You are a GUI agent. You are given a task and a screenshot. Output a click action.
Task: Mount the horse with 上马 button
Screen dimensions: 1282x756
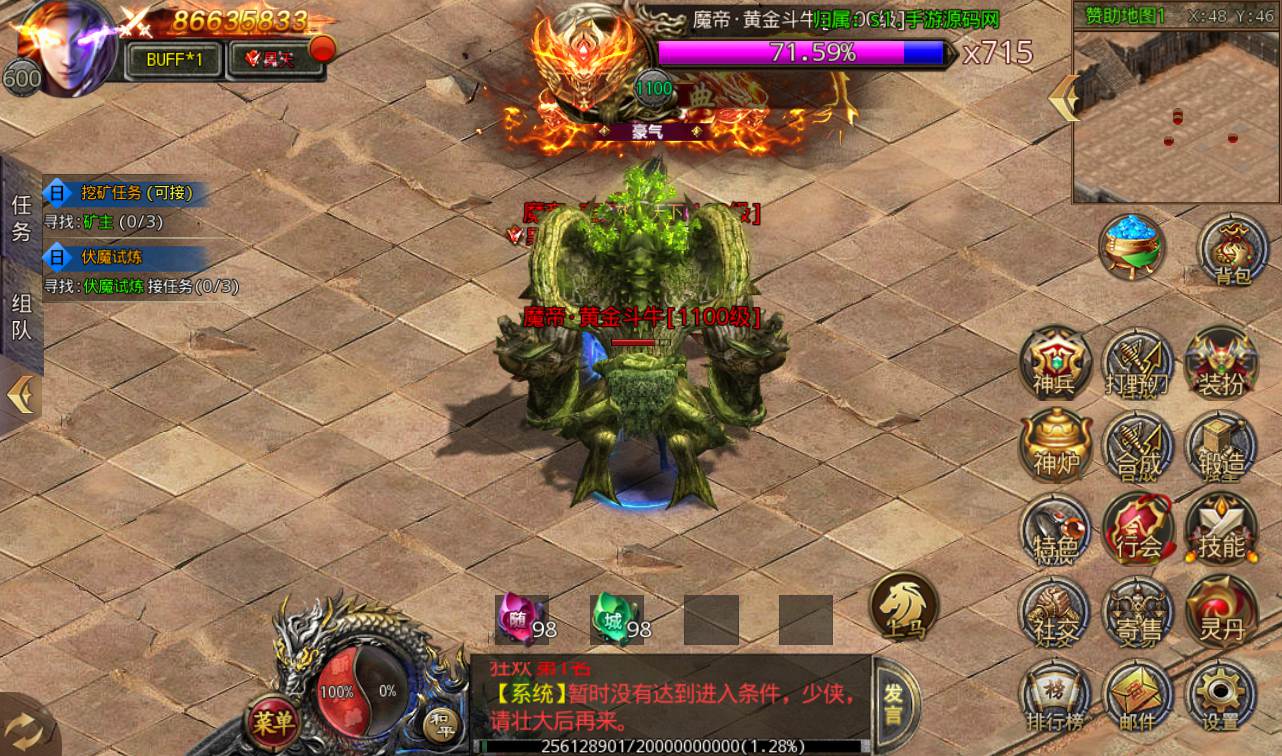(x=903, y=606)
